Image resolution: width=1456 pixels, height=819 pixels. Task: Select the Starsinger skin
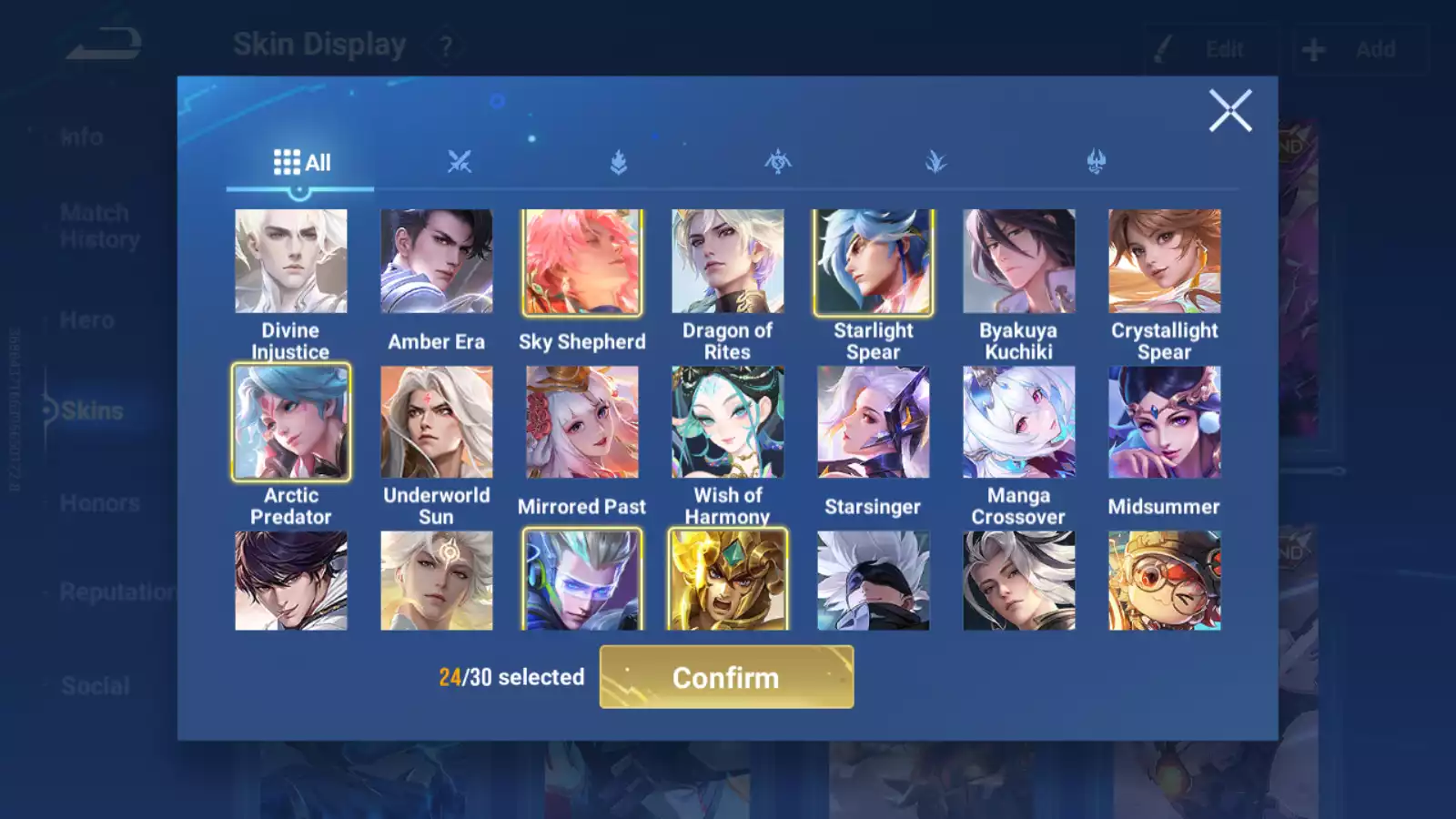[874, 422]
